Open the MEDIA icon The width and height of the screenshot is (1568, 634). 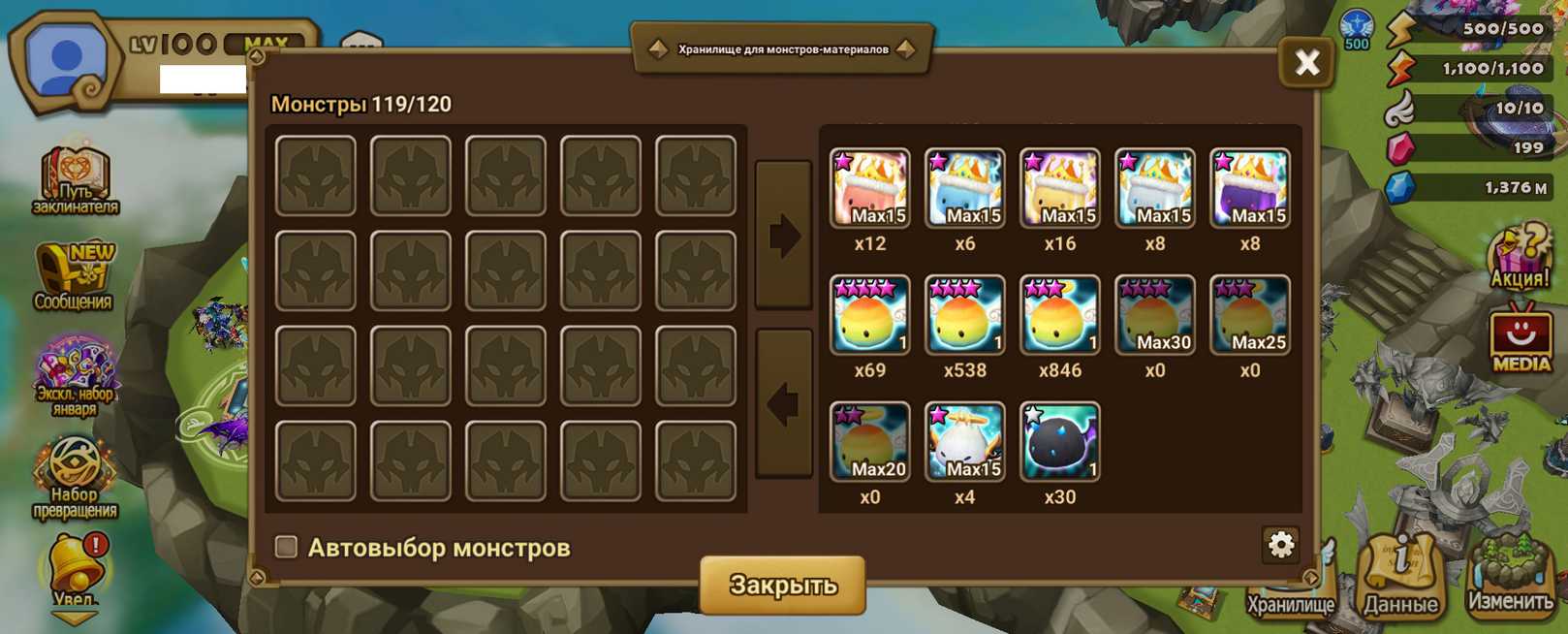pyautogui.click(x=1521, y=338)
